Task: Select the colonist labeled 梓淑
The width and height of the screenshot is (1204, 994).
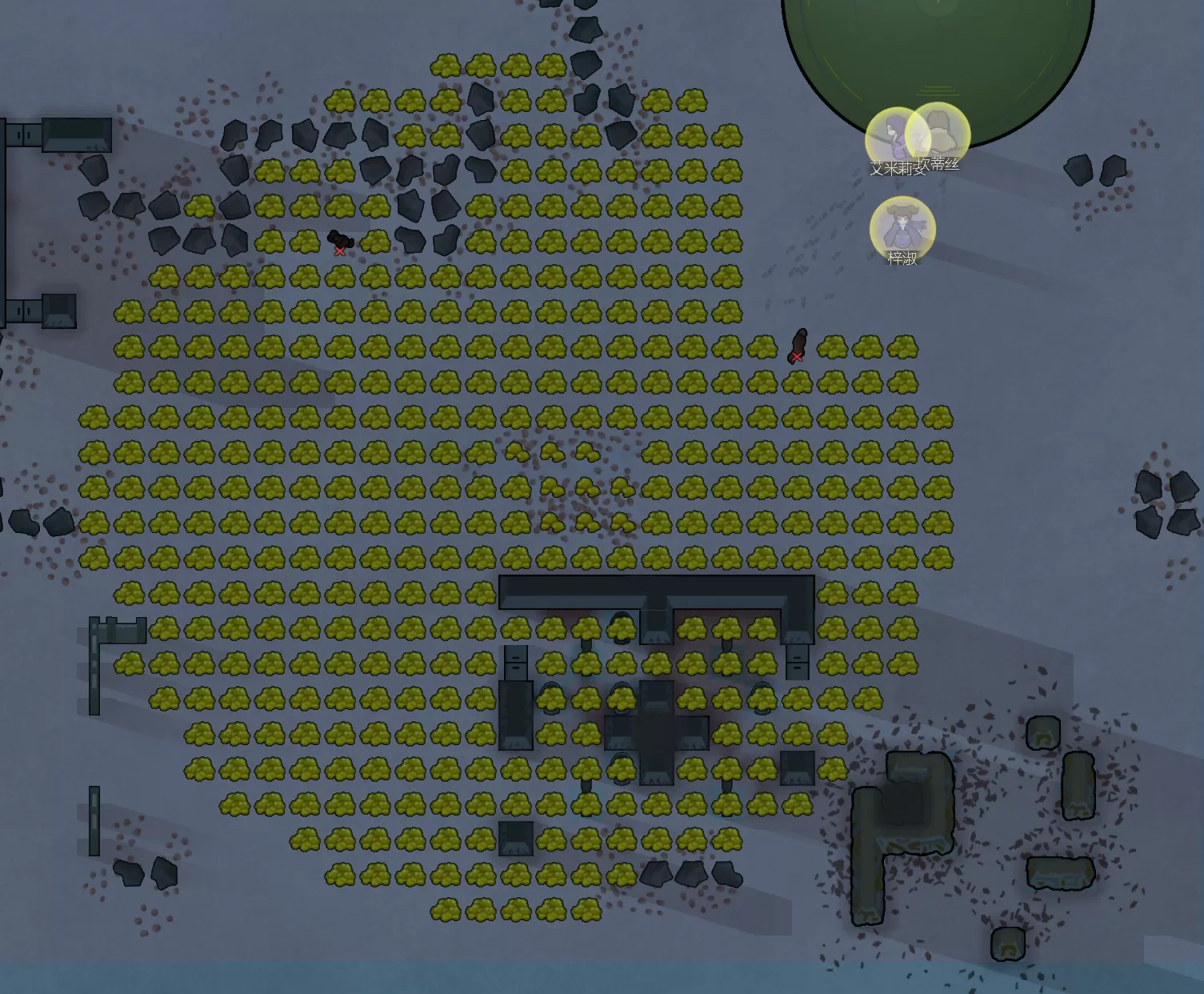Action: pos(902,229)
